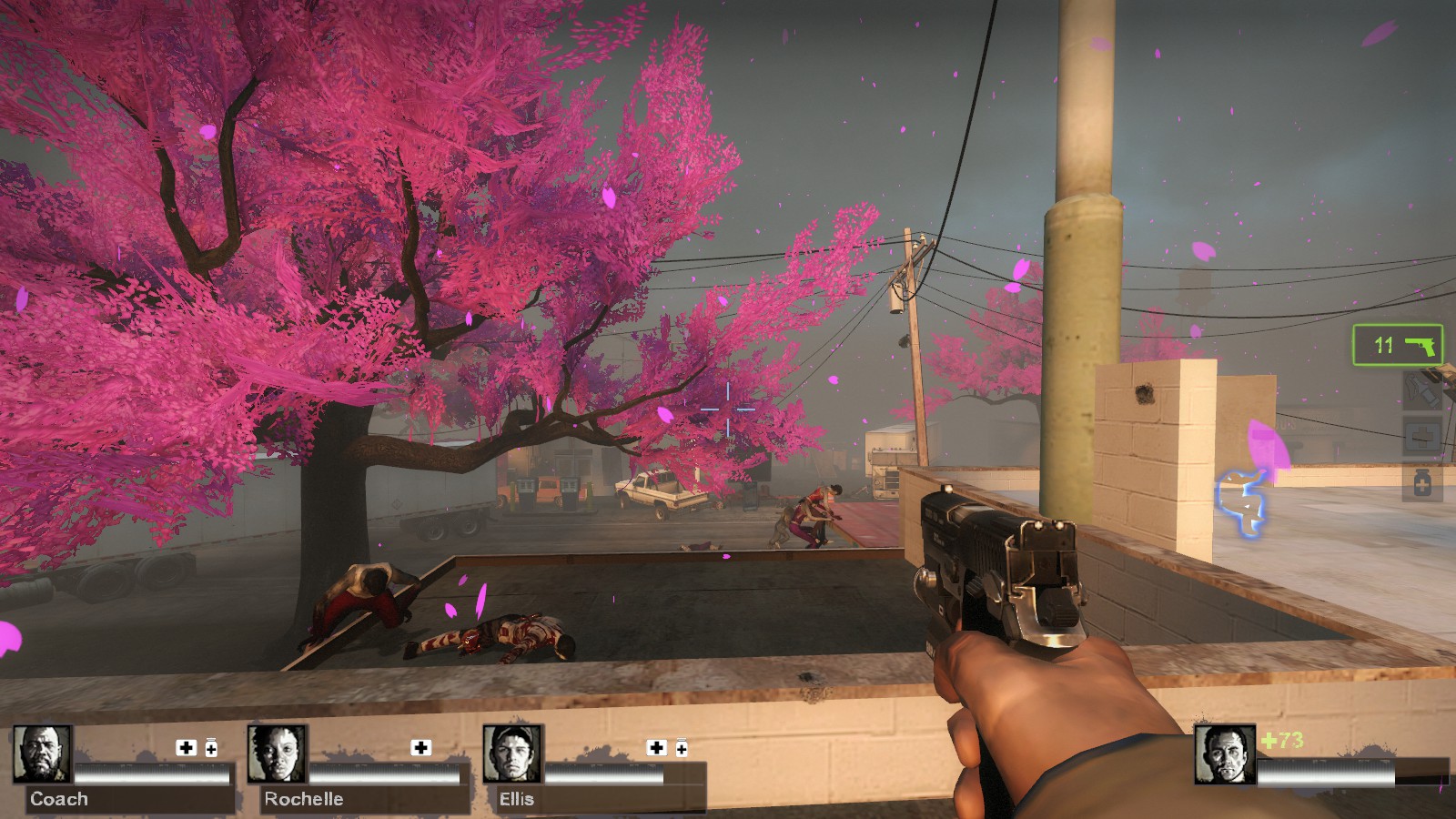
Task: Click Ellis's pain pills icon
Action: click(x=681, y=747)
